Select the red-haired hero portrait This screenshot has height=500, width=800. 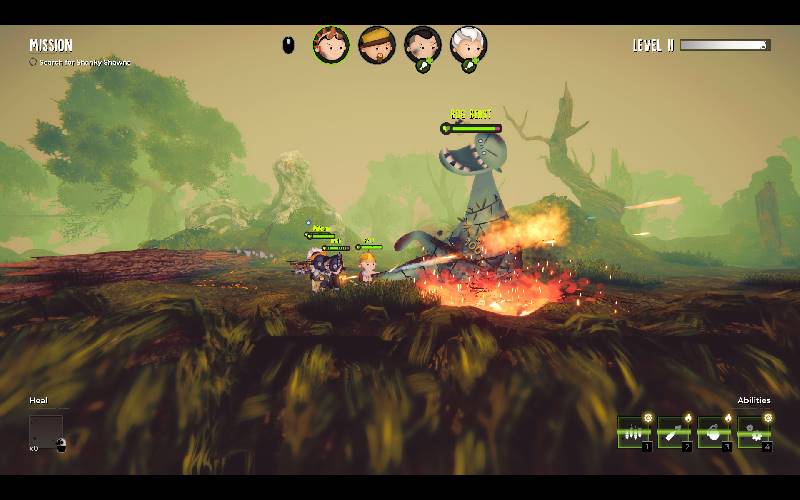click(331, 44)
